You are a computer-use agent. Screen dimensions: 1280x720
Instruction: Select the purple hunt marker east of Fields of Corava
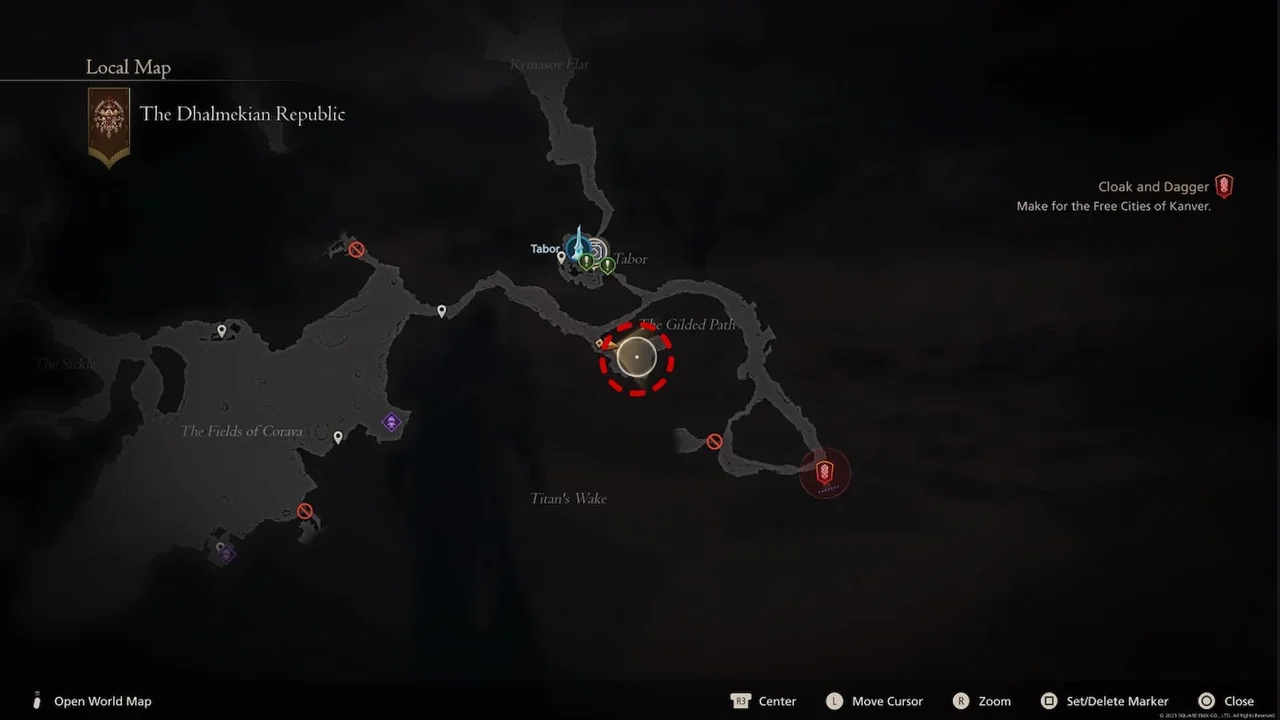pyautogui.click(x=391, y=421)
